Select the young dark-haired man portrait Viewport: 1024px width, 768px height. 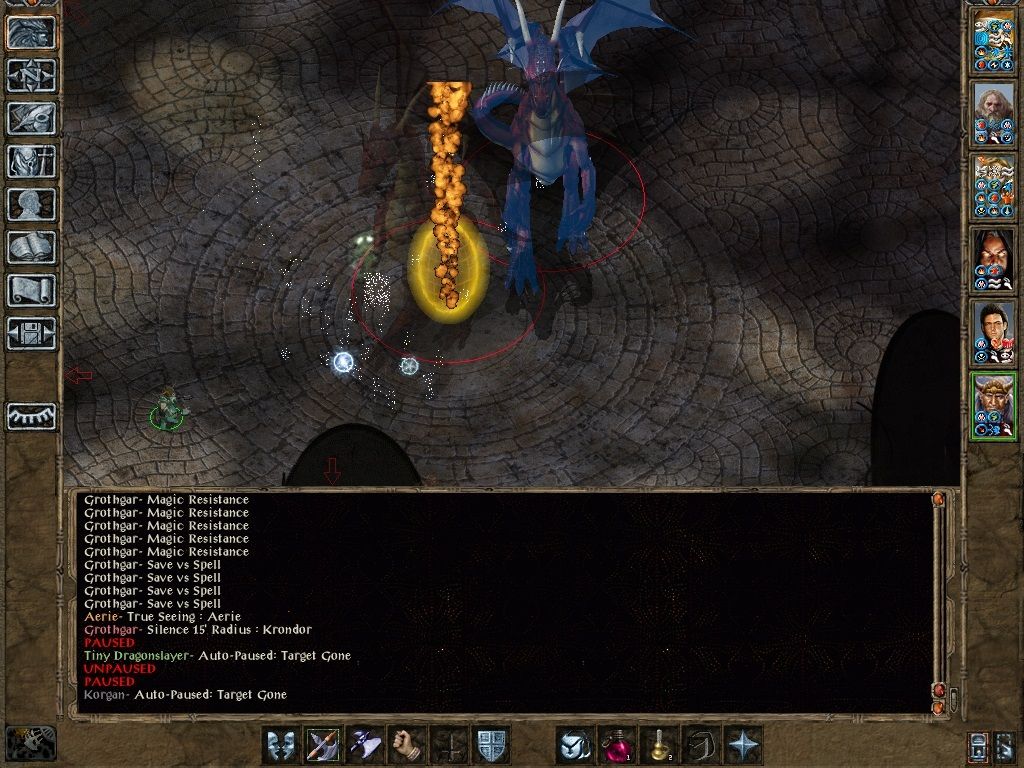pos(994,333)
